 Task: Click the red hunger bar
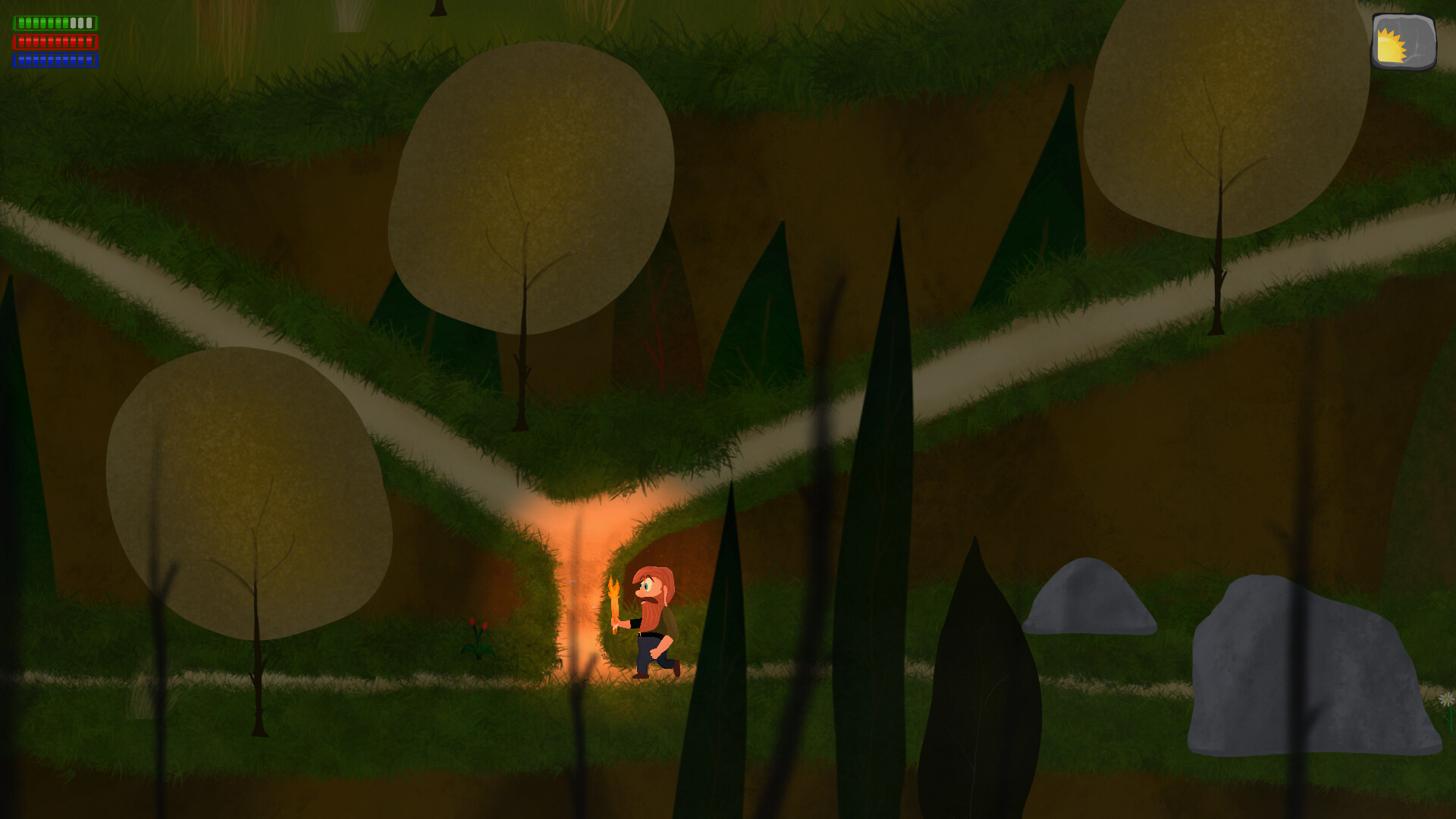55,42
